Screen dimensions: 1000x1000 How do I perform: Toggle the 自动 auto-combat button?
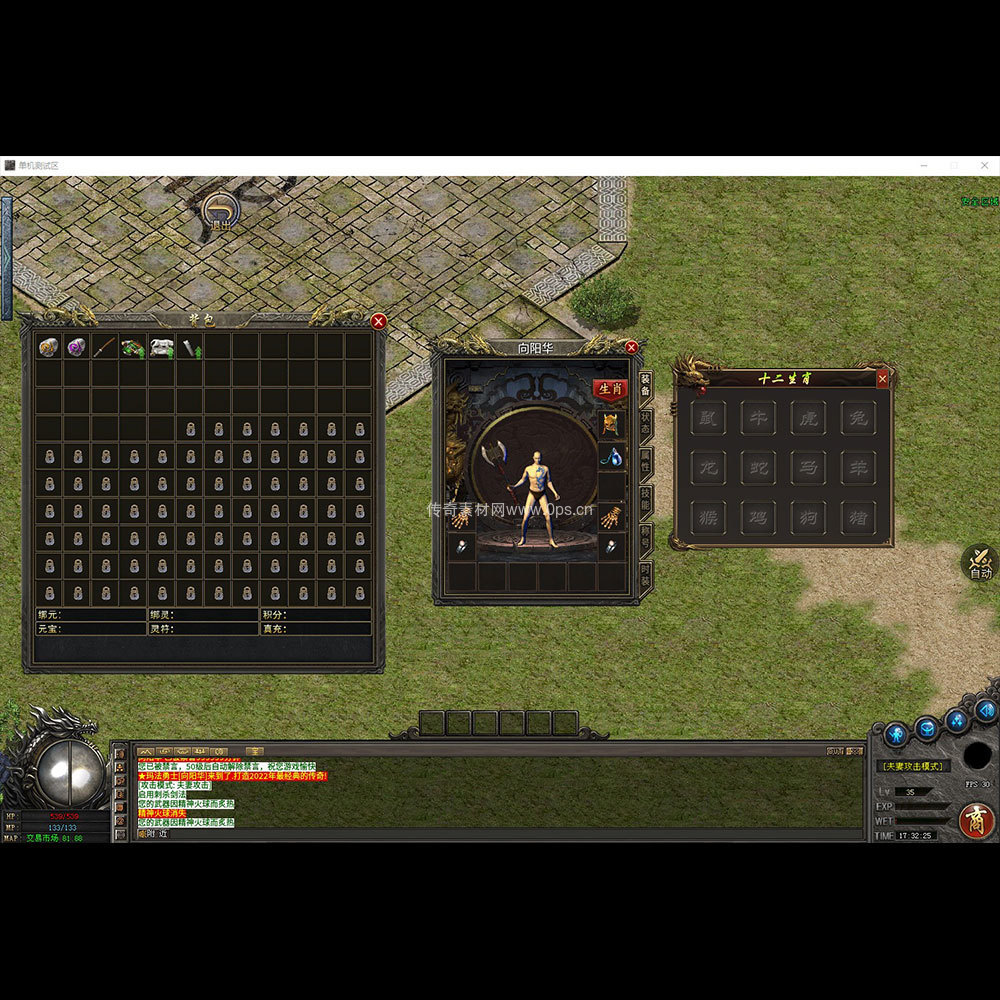point(980,564)
